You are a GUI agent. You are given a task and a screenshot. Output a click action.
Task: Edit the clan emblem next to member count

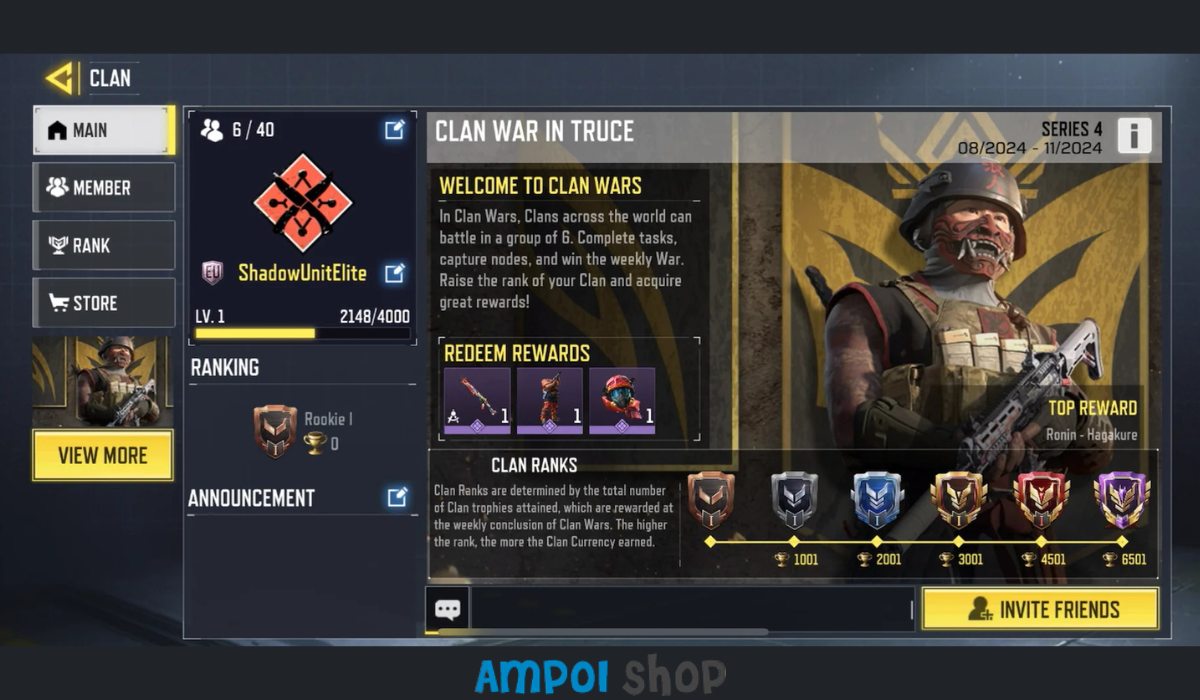[395, 129]
